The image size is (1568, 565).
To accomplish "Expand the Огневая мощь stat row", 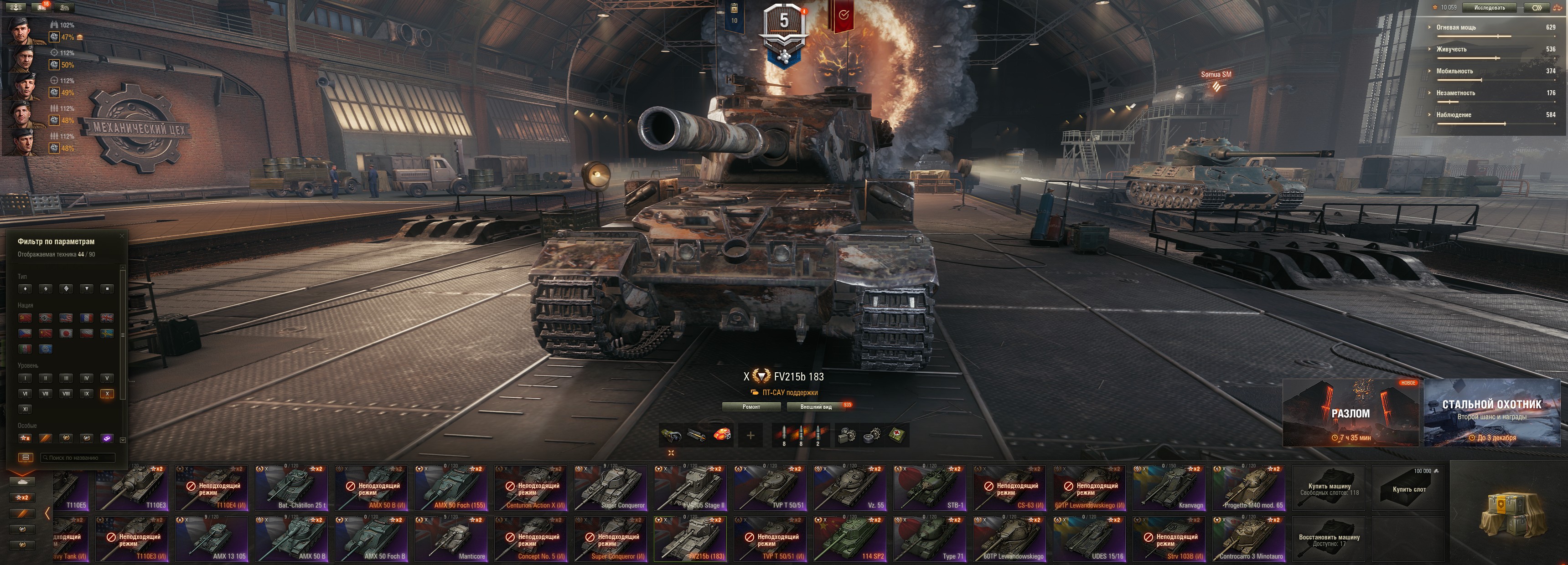I will (1456, 27).
